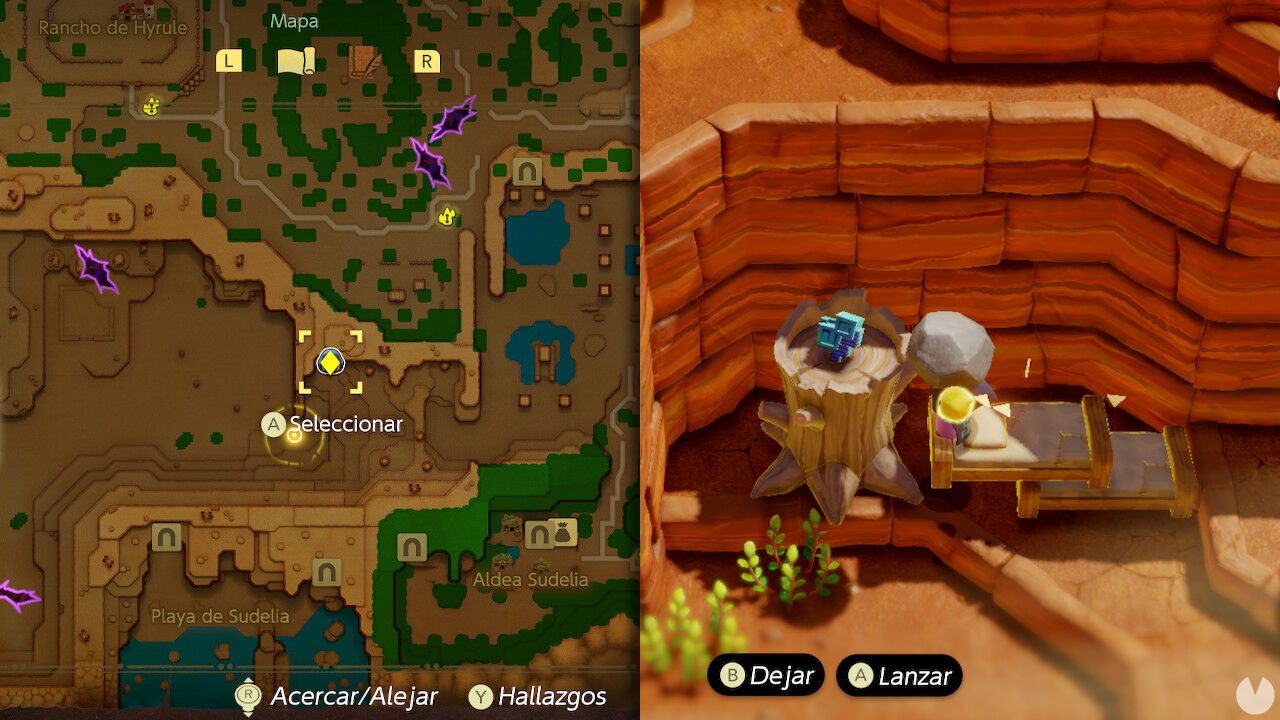This screenshot has height=720, width=1280.
Task: Click the Rancho de Hyrule area label
Action: point(113,30)
